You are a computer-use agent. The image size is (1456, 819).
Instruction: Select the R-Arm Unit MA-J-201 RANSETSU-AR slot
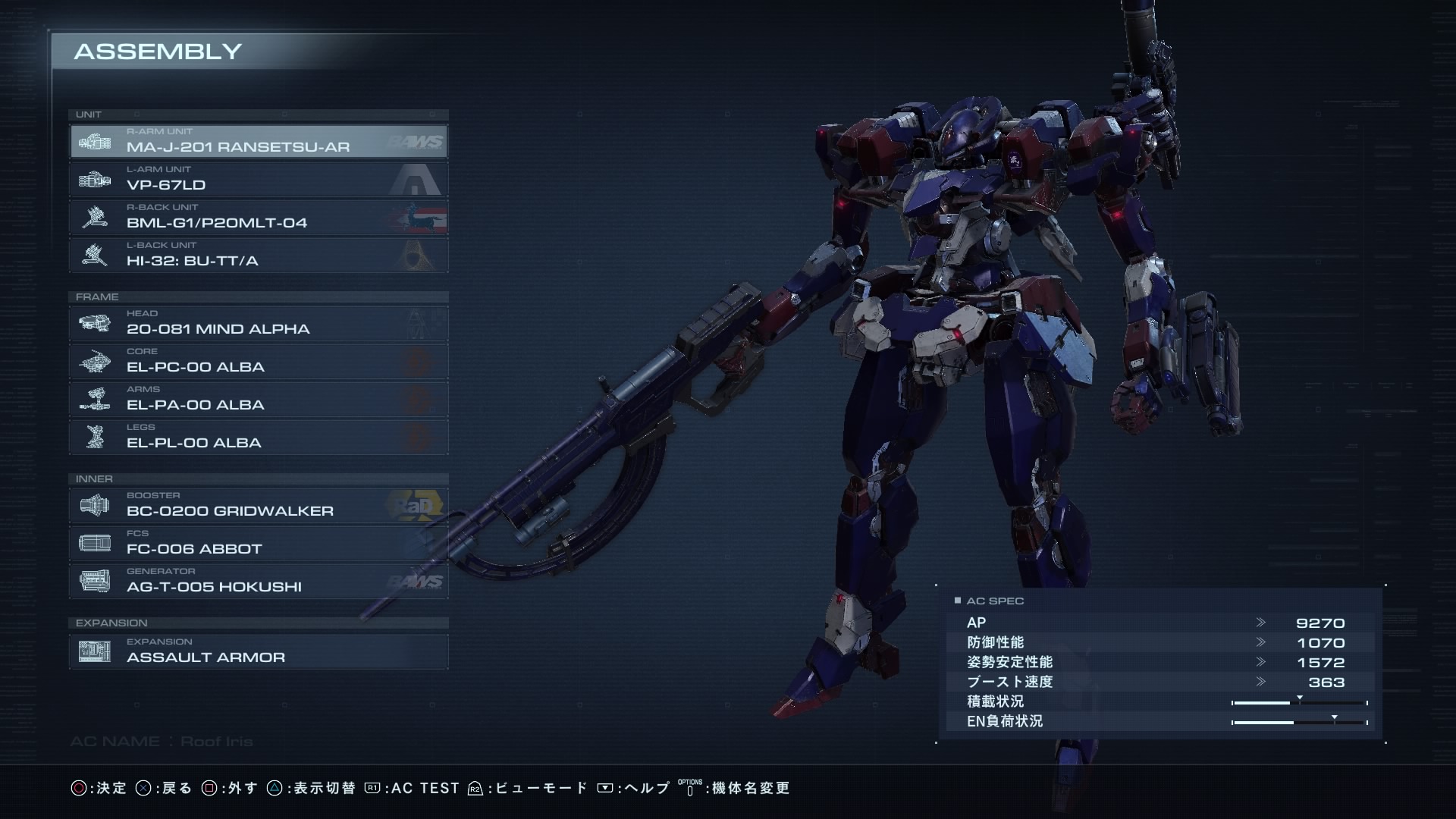(259, 141)
